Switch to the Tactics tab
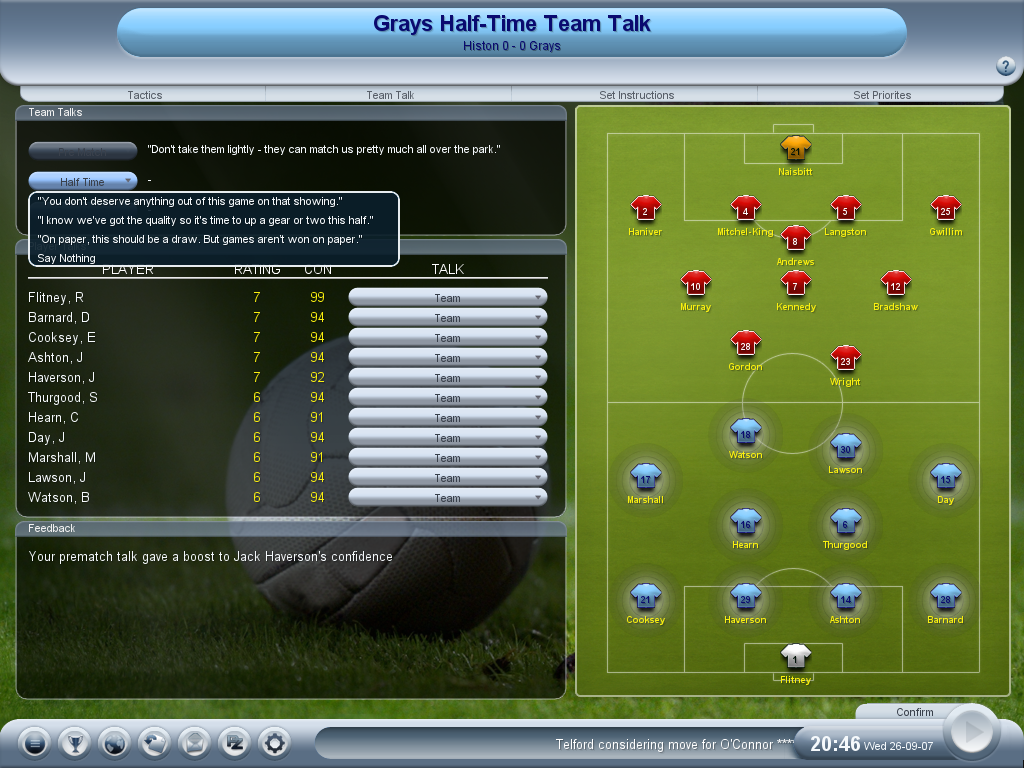 point(144,95)
